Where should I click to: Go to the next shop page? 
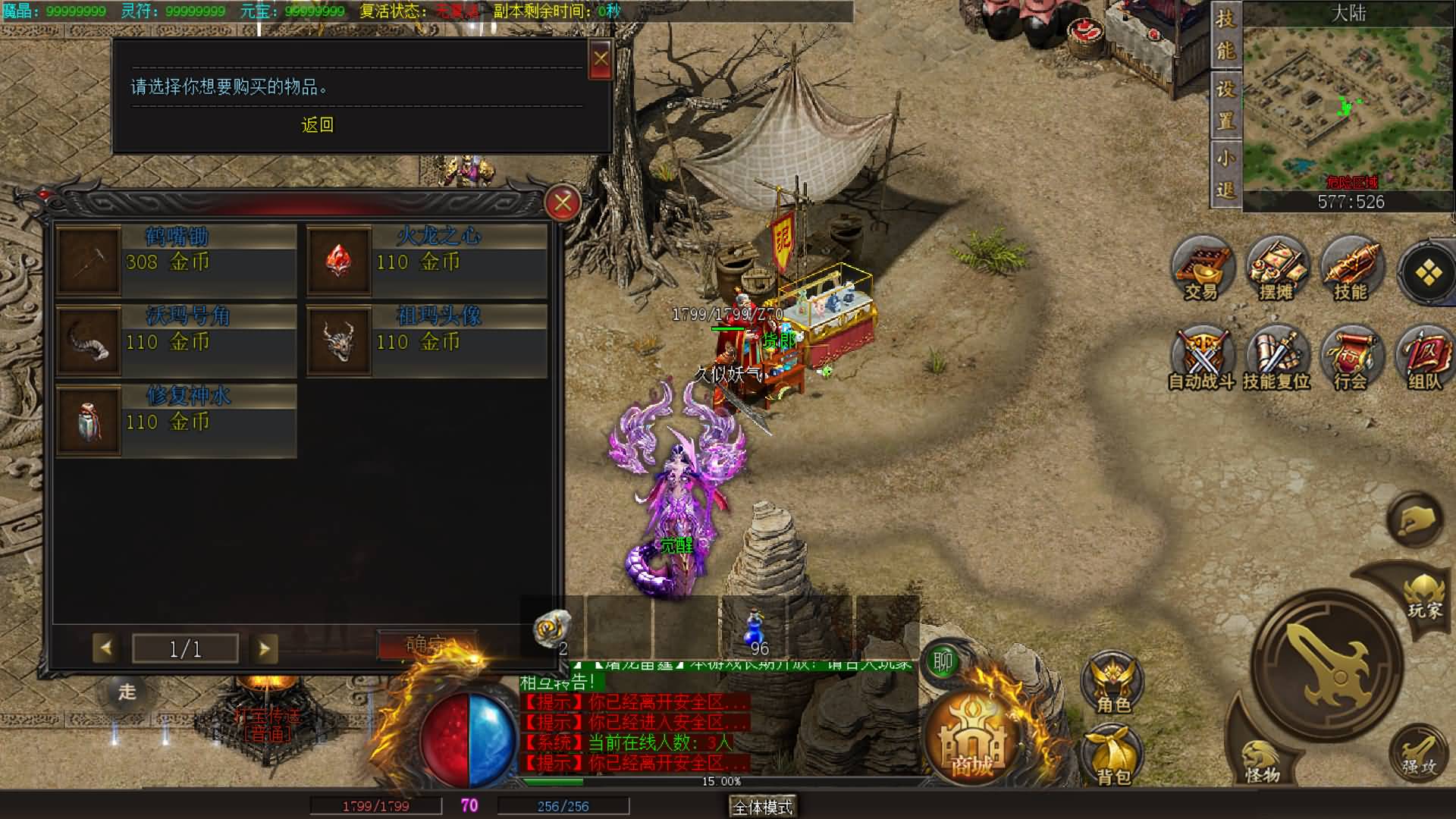[x=264, y=648]
